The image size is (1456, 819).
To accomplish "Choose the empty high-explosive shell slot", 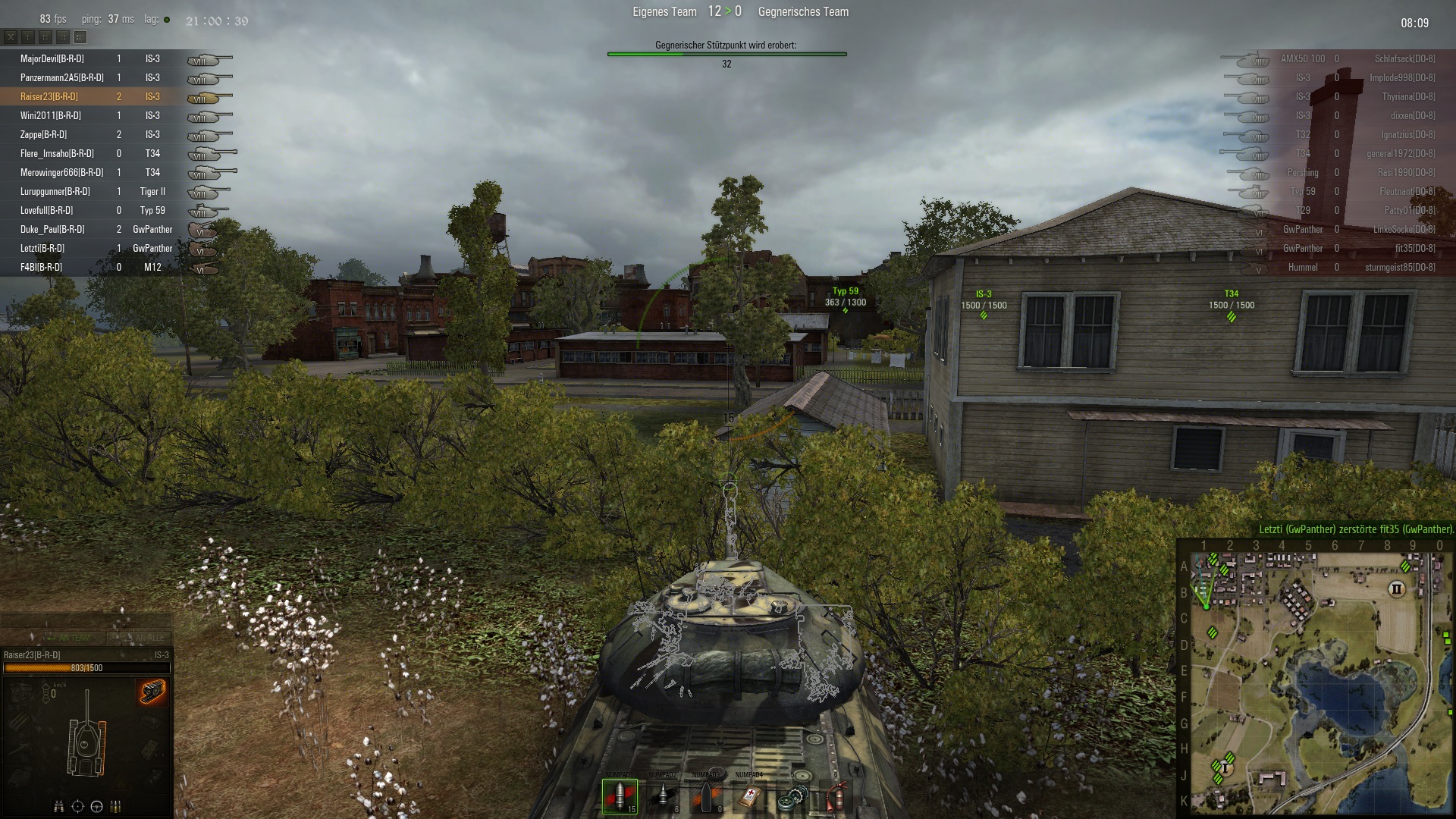I will tap(706, 796).
